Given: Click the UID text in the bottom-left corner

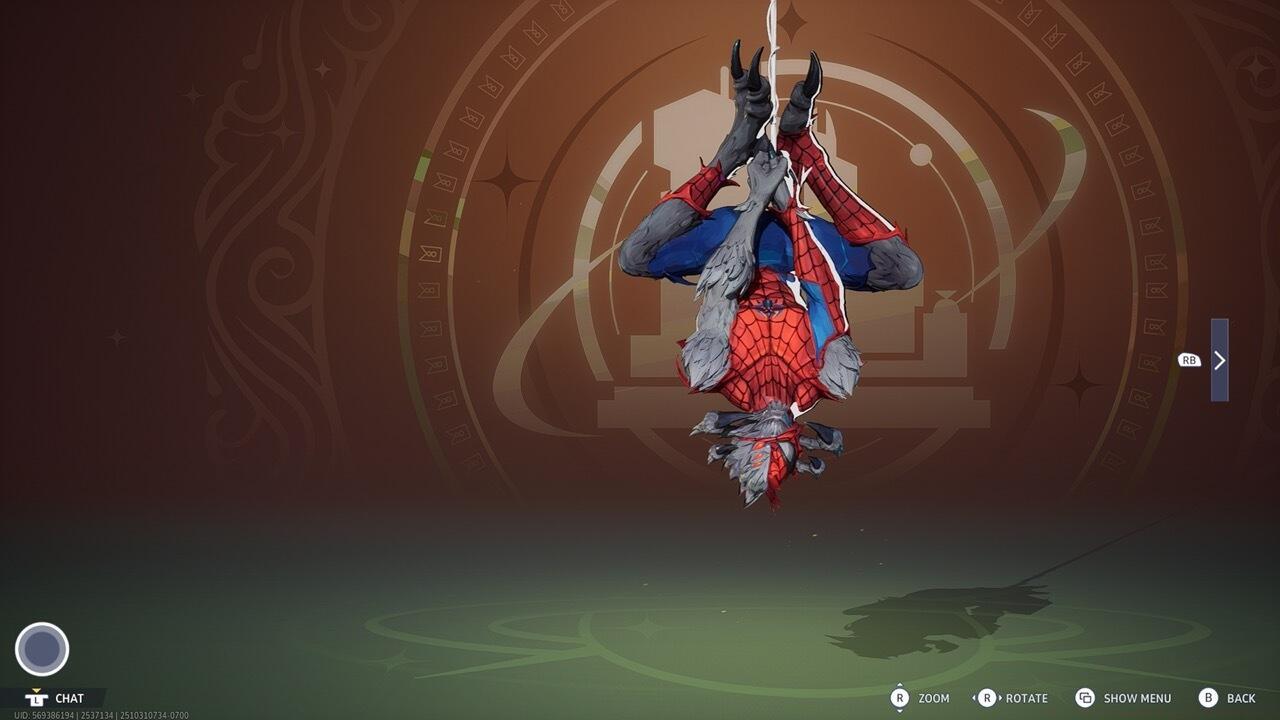Looking at the screenshot, I should pos(100,714).
